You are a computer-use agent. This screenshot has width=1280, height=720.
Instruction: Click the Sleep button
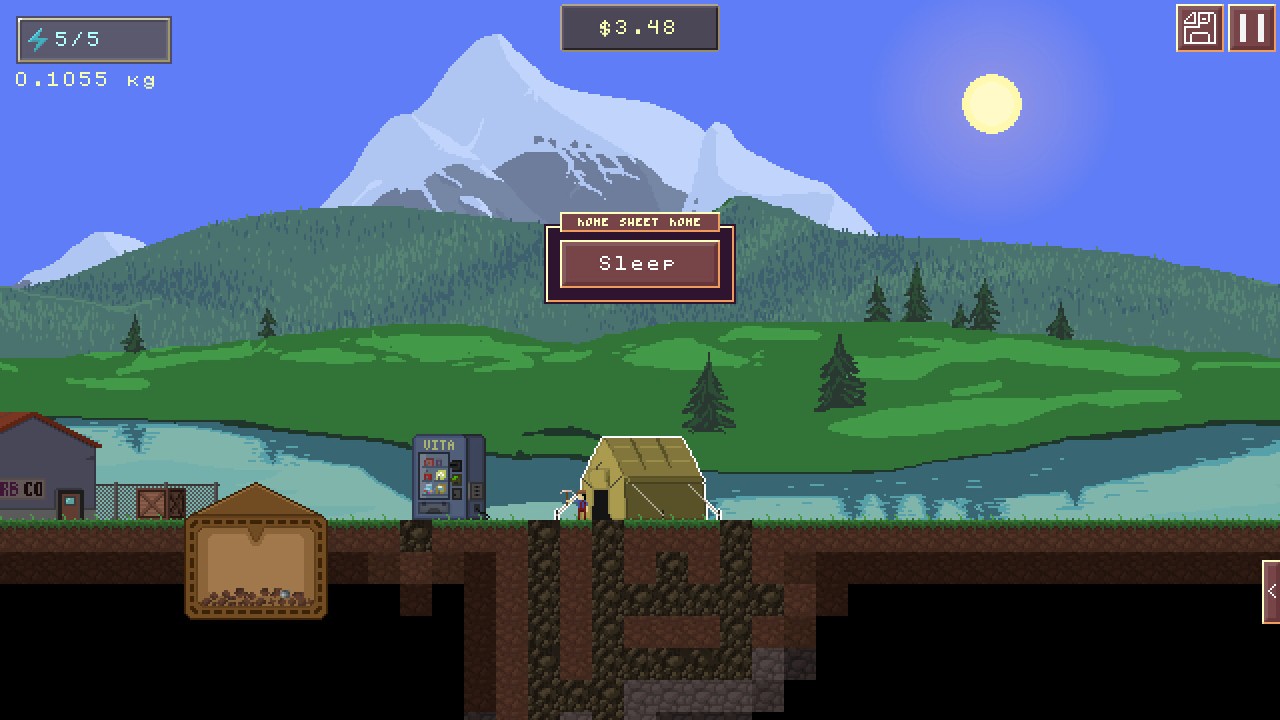click(x=639, y=264)
